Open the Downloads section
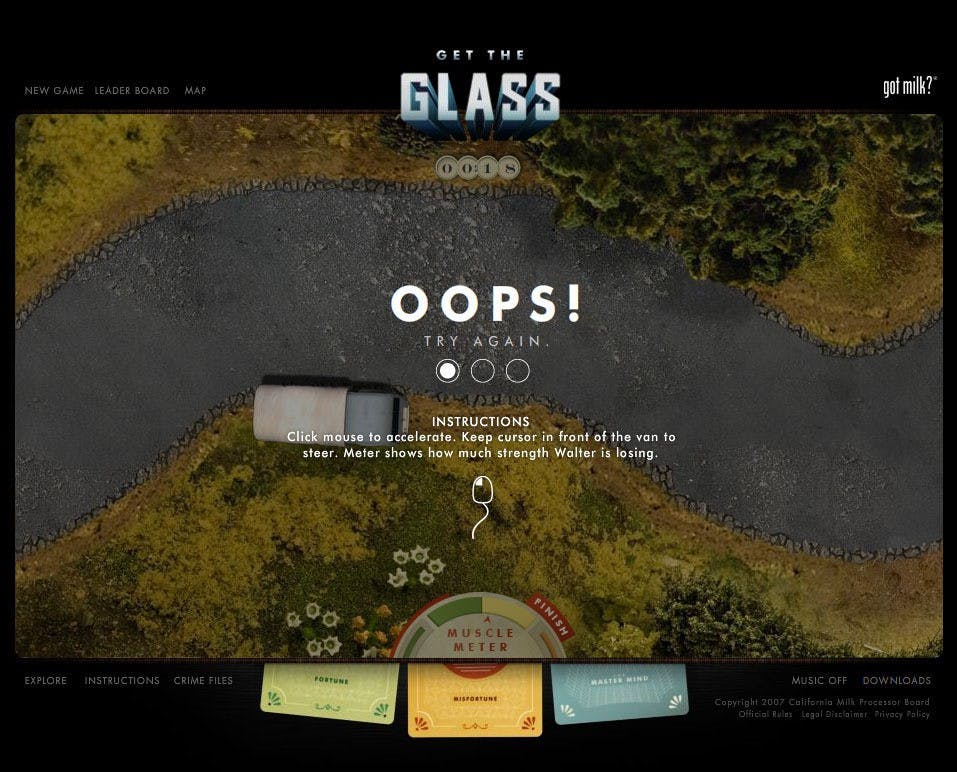This screenshot has height=772, width=957. 897,681
